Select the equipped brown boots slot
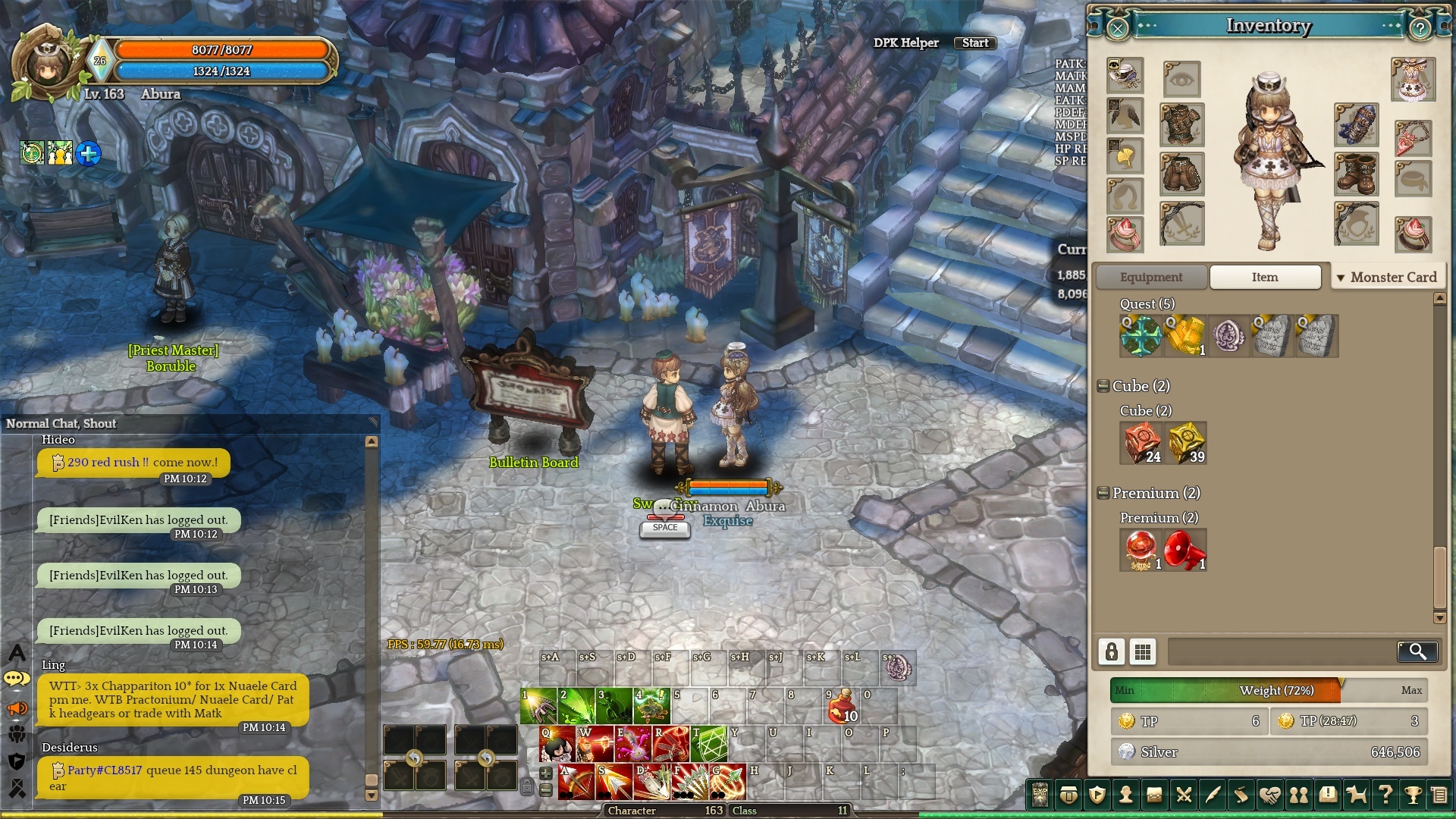Viewport: 1456px width, 819px height. [1356, 174]
